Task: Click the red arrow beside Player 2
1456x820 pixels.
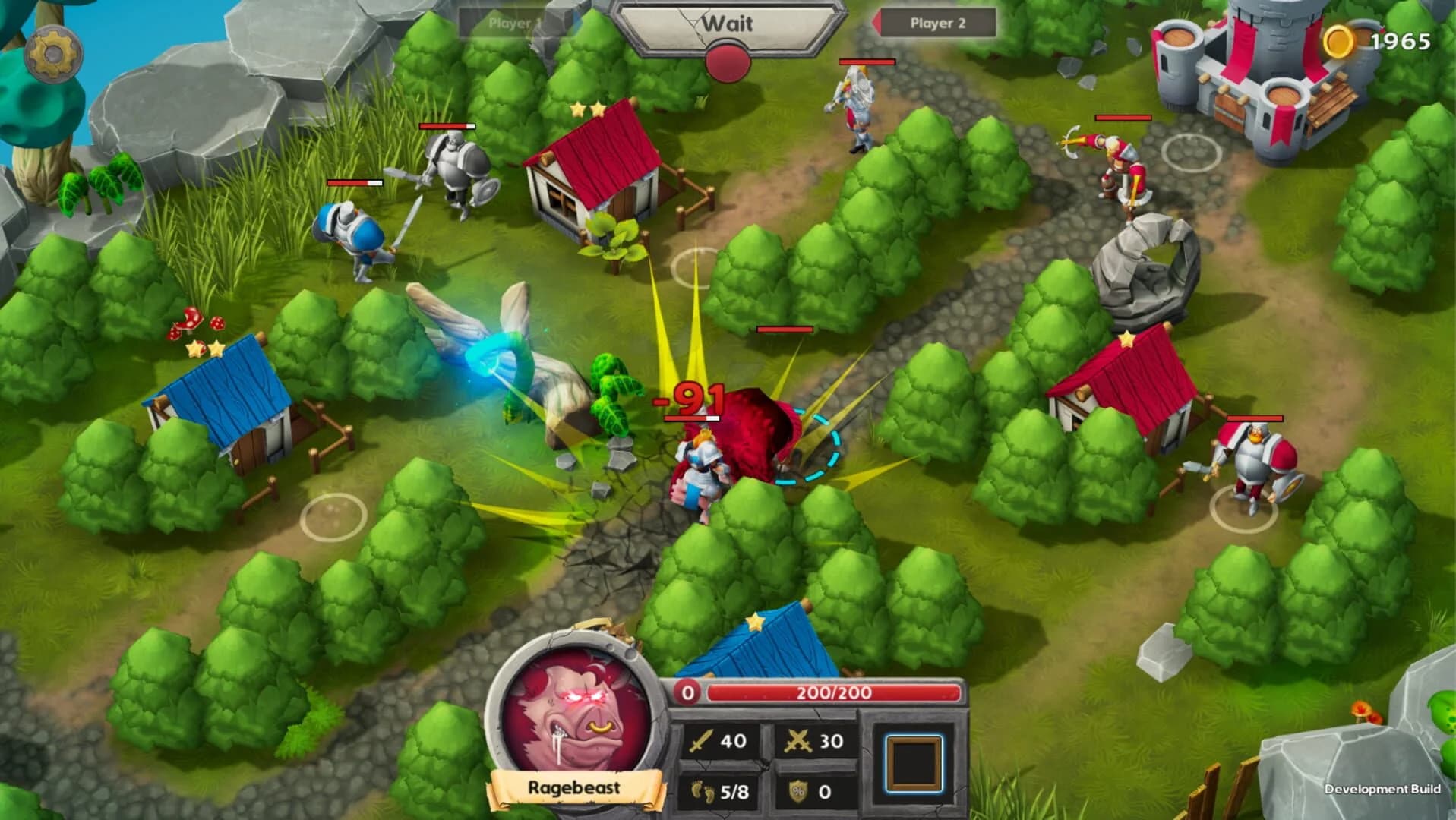Action: (x=876, y=23)
